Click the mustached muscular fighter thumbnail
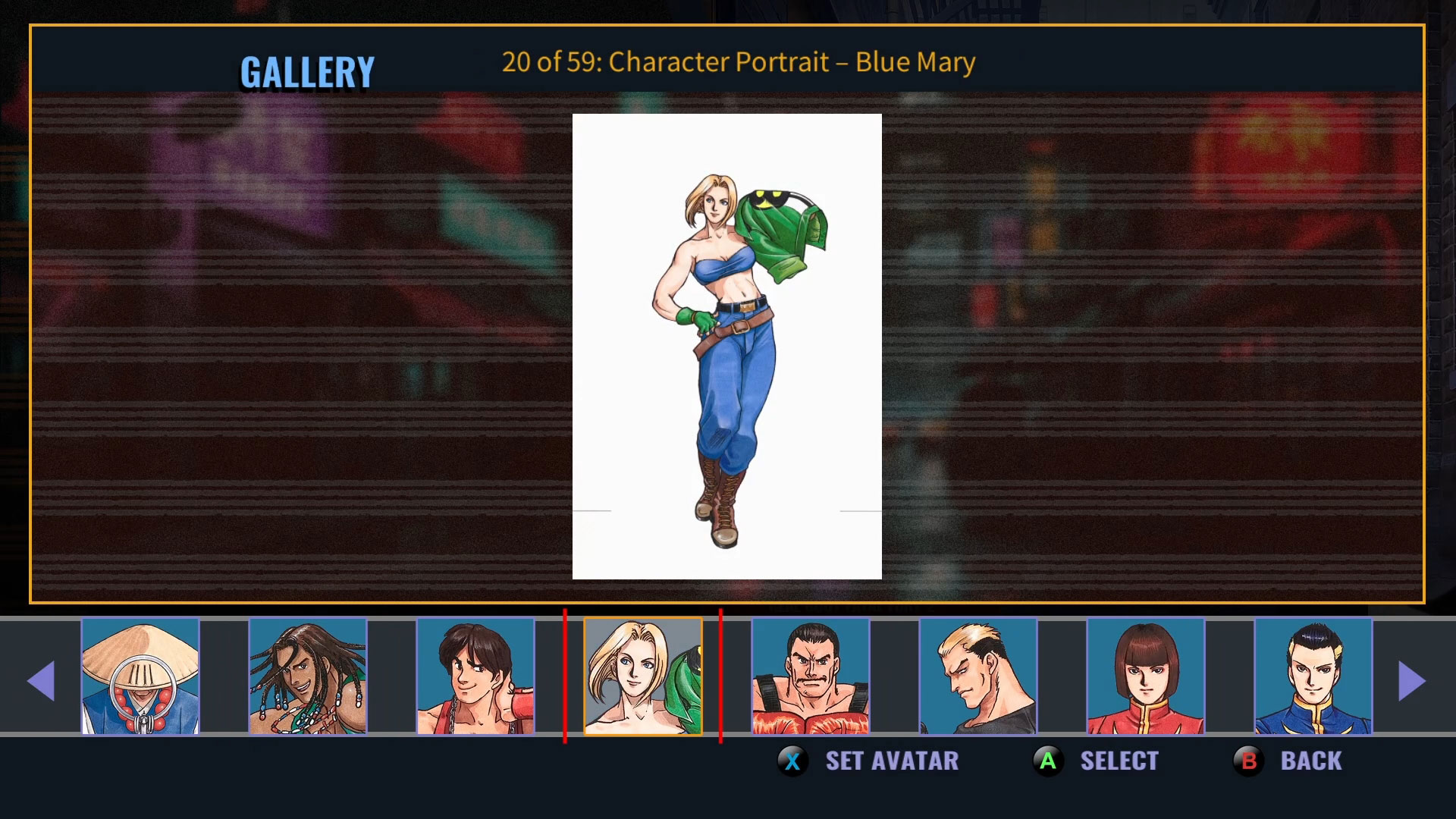Viewport: 1456px width, 819px height. [x=808, y=677]
